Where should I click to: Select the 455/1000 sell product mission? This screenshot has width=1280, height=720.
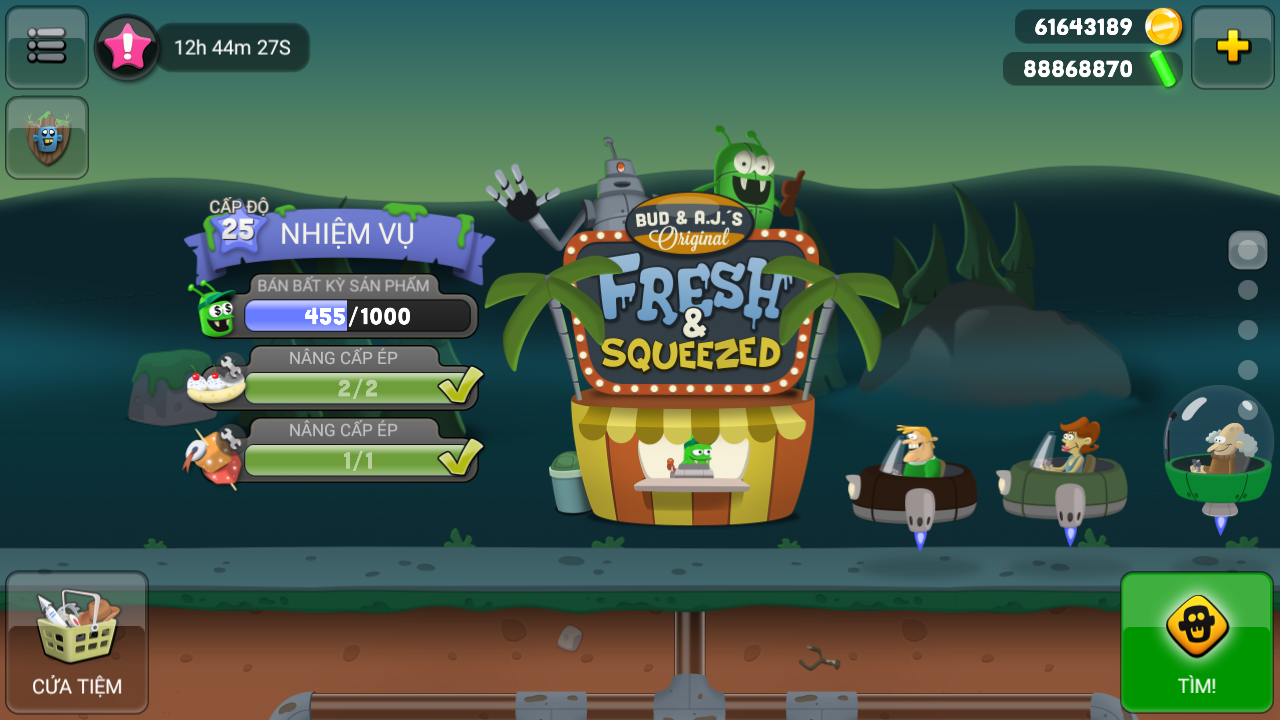pos(357,316)
